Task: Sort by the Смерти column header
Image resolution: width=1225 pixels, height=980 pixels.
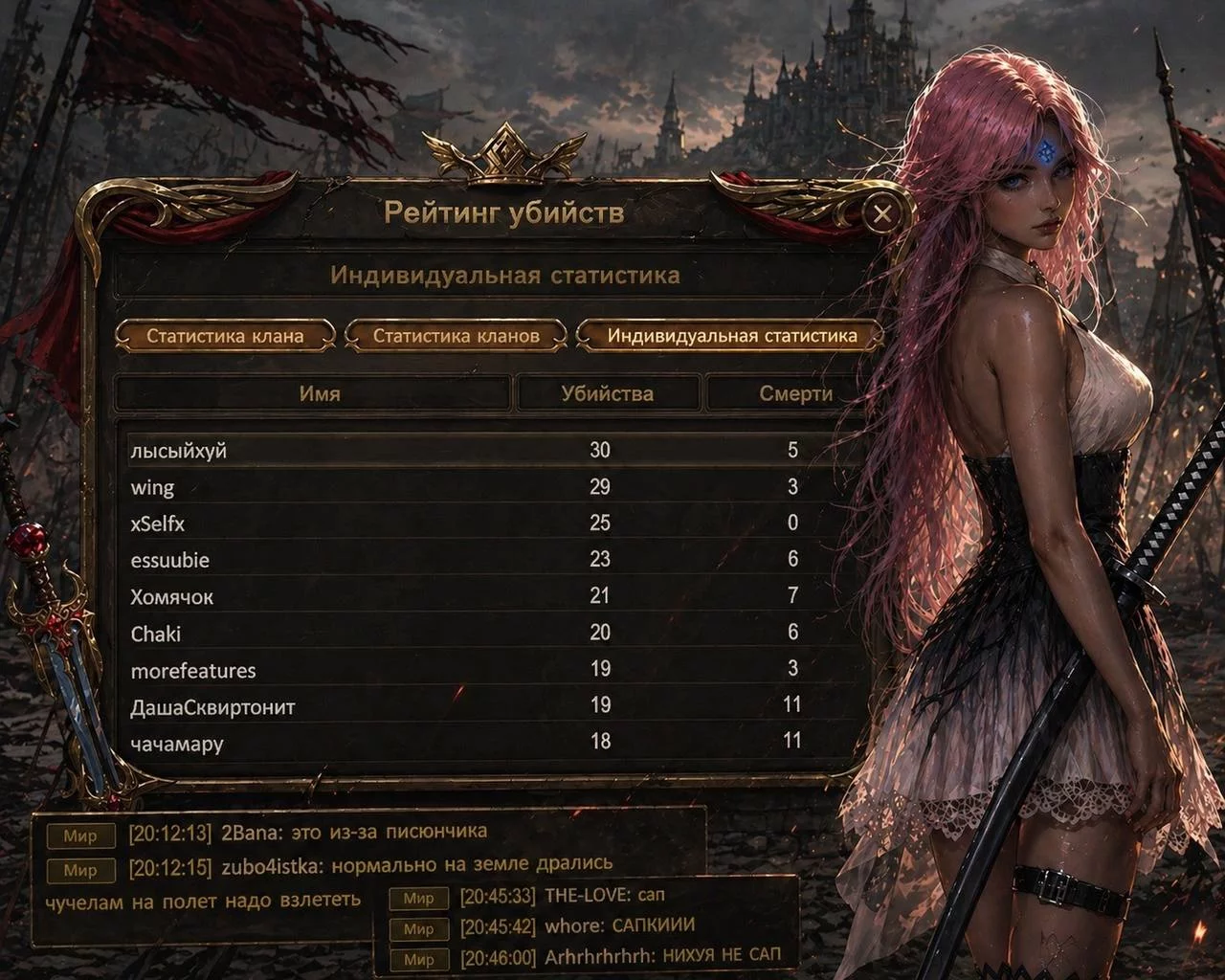Action: click(794, 393)
